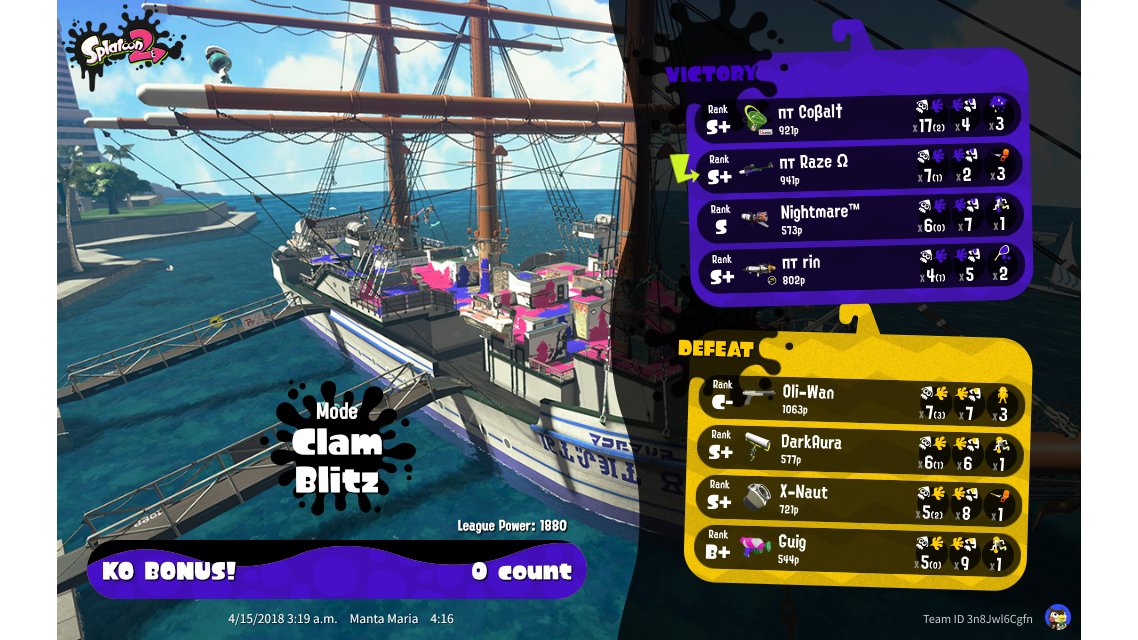Choose the Cuig player row

tap(858, 549)
